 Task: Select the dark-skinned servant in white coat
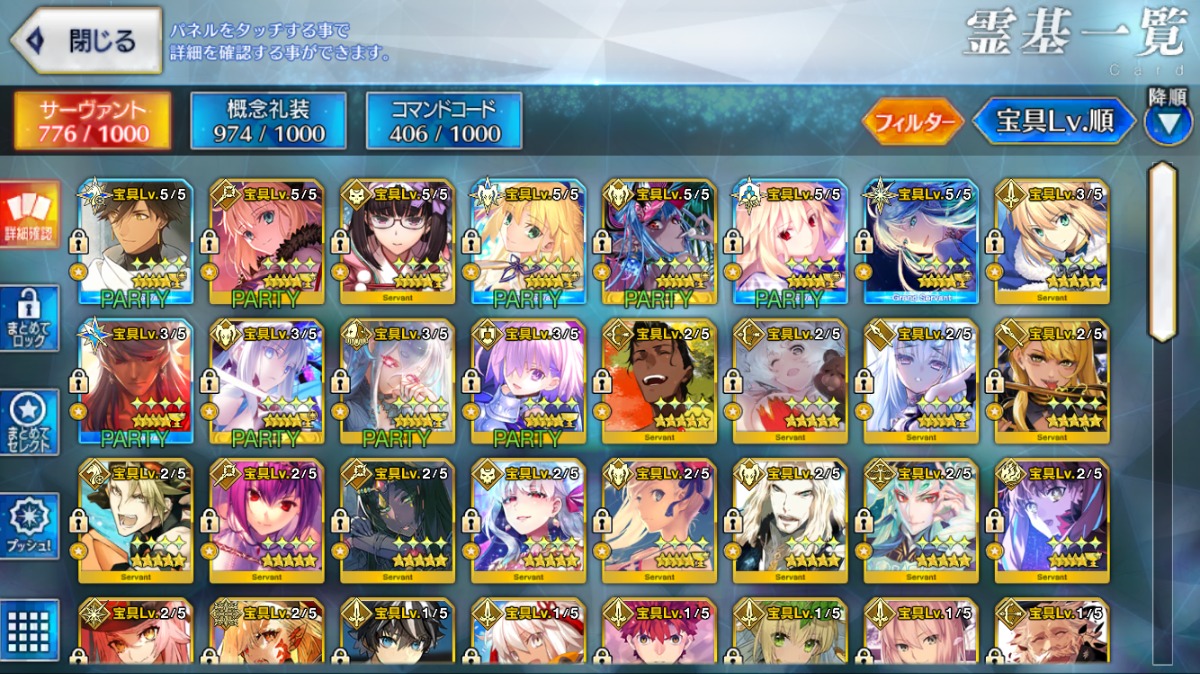pos(135,241)
